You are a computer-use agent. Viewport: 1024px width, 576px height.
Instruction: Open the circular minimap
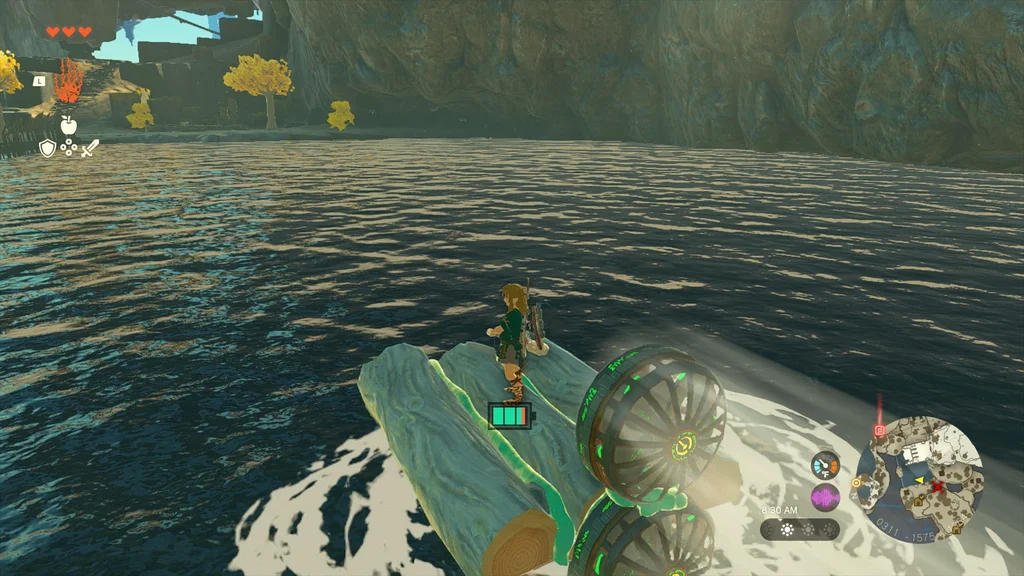click(918, 478)
